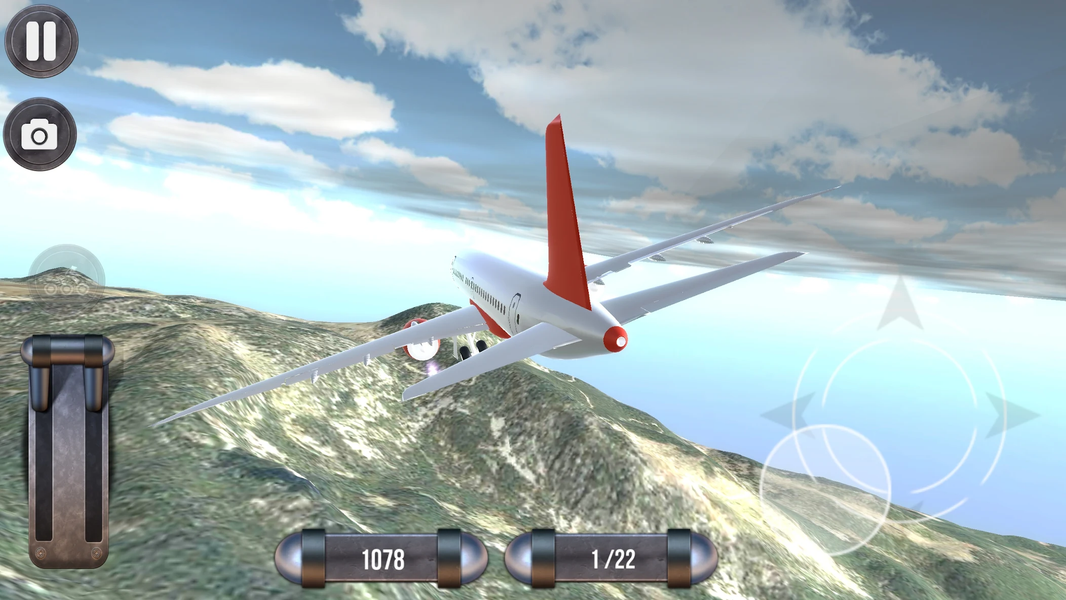Pause the flight

coord(41,41)
